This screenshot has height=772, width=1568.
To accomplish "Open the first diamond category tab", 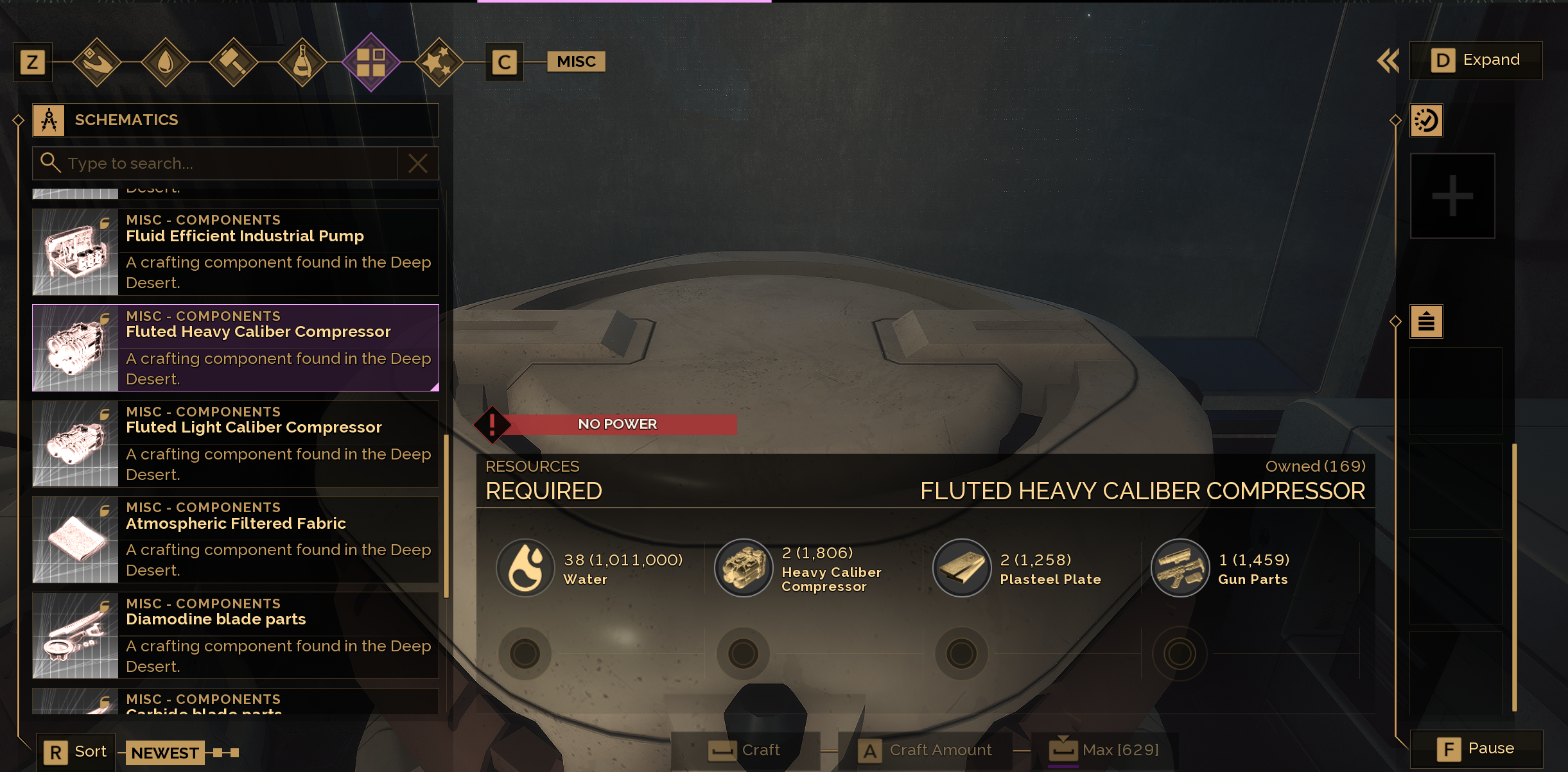I will (97, 62).
